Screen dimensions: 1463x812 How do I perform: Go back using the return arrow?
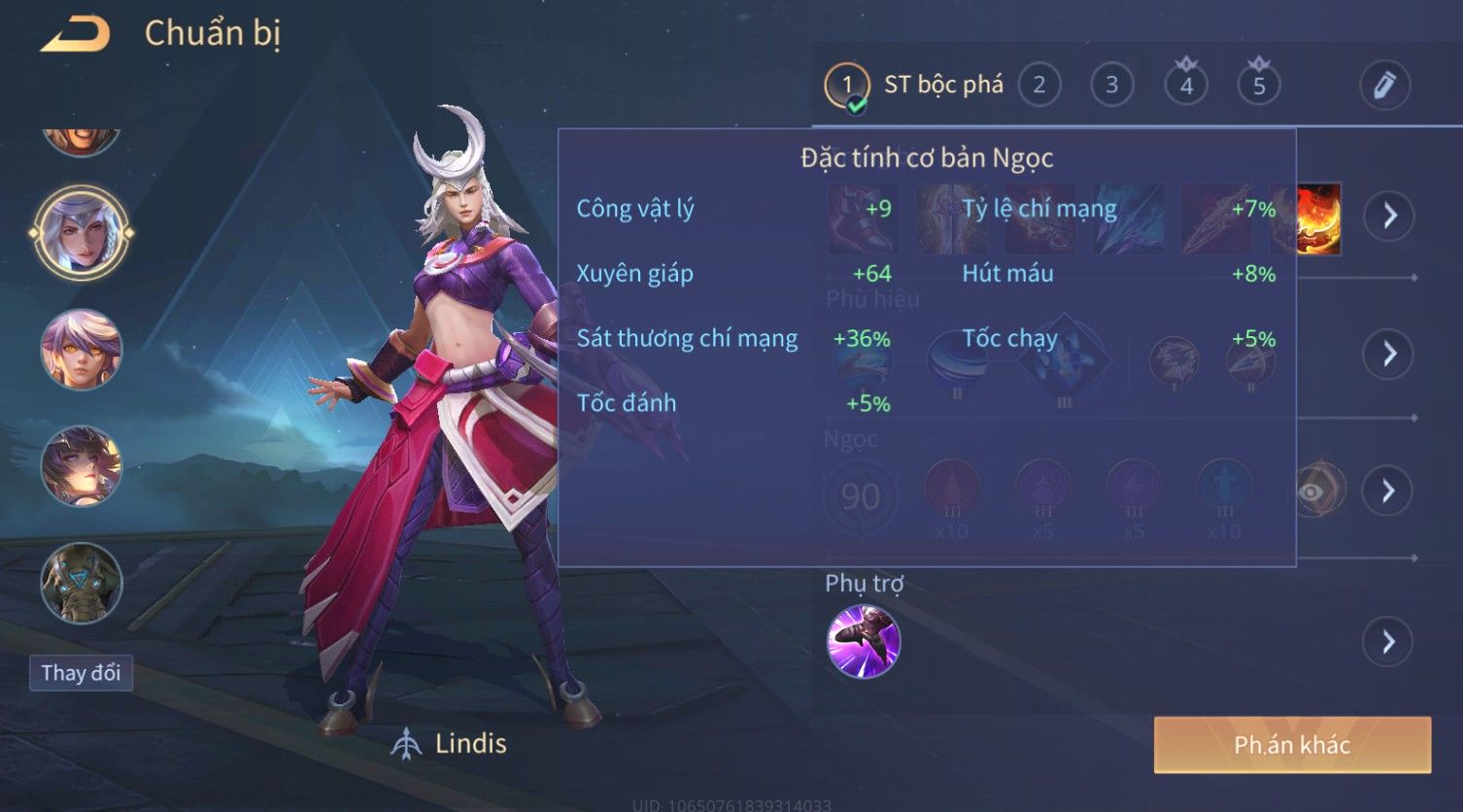75,35
